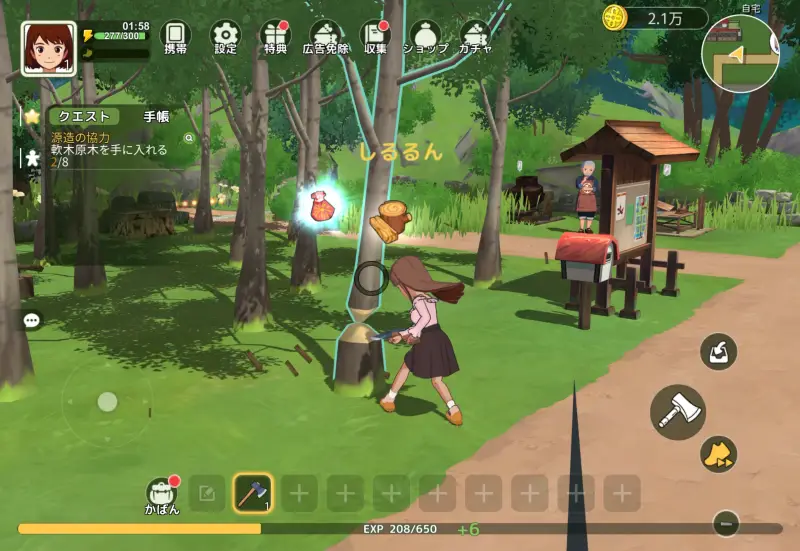Open the 携帯 phone menu
This screenshot has height=551, width=800.
tap(175, 37)
